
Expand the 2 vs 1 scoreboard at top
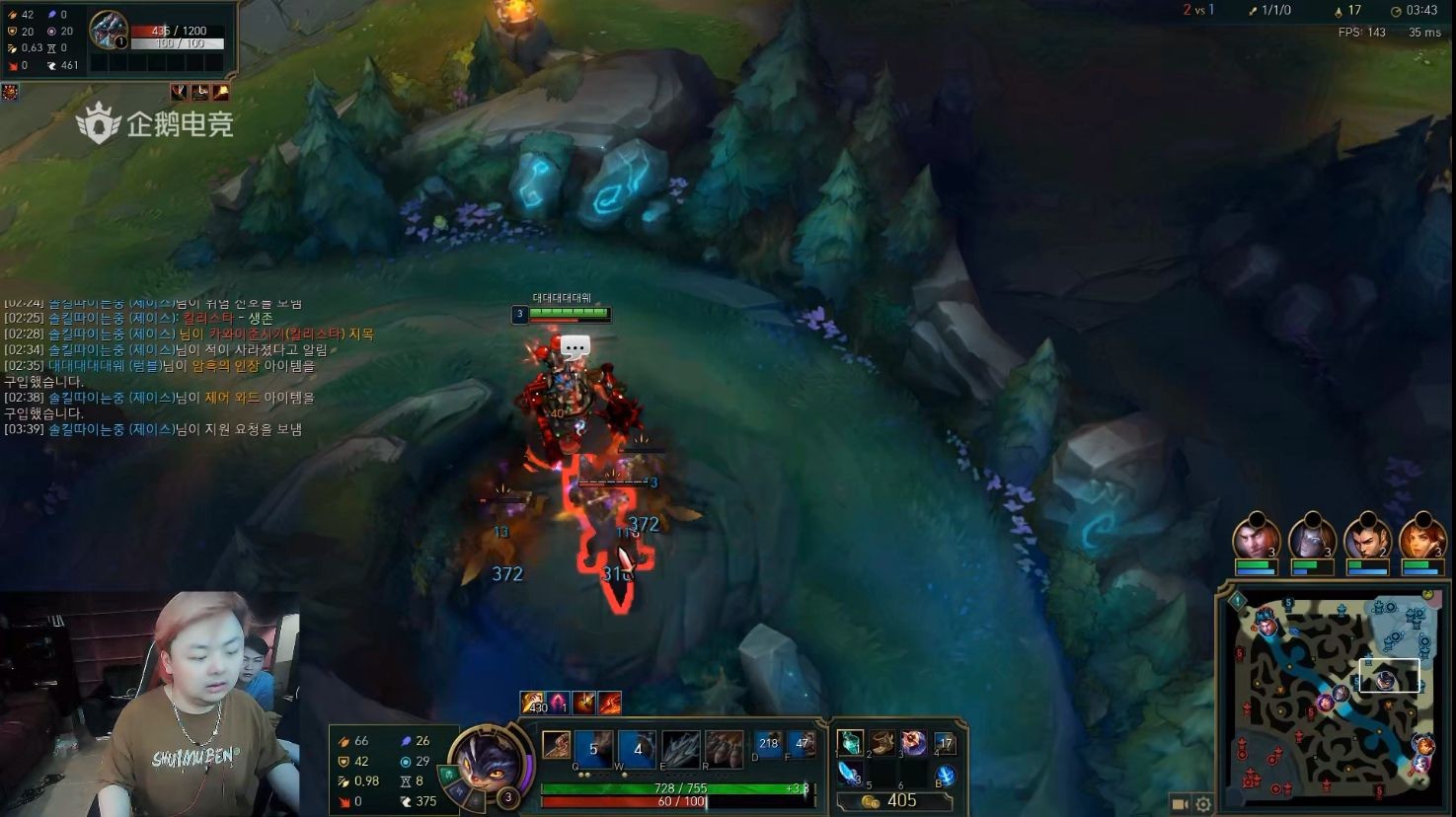coord(1201,11)
